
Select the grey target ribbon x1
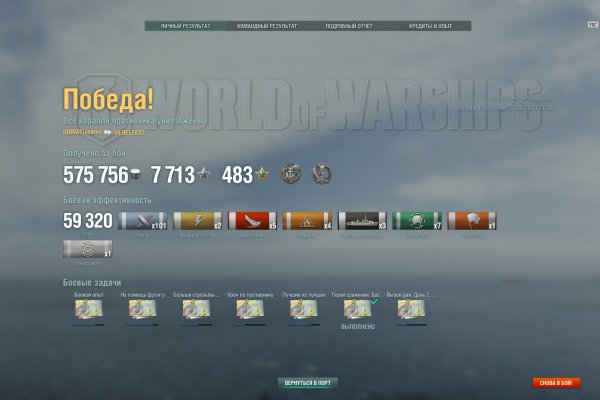point(87,250)
